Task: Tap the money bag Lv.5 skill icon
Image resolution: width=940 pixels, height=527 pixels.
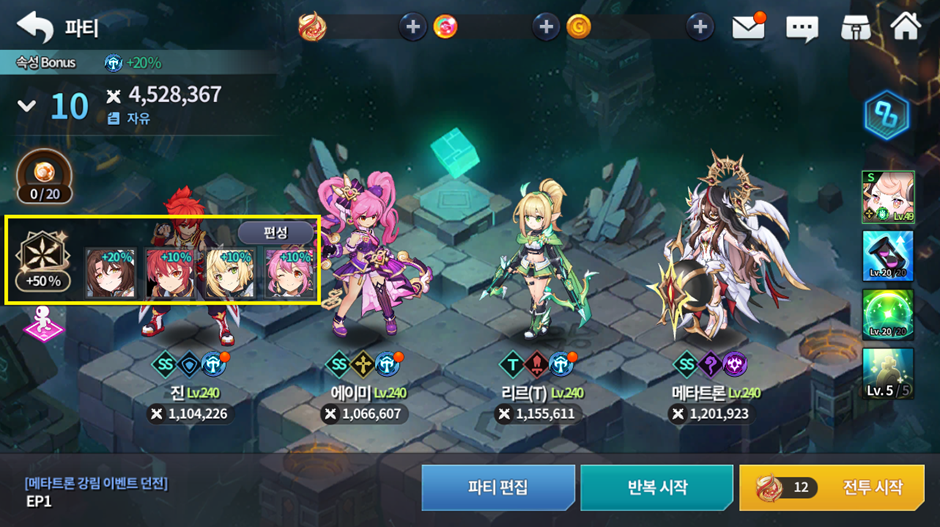Action: pos(887,373)
